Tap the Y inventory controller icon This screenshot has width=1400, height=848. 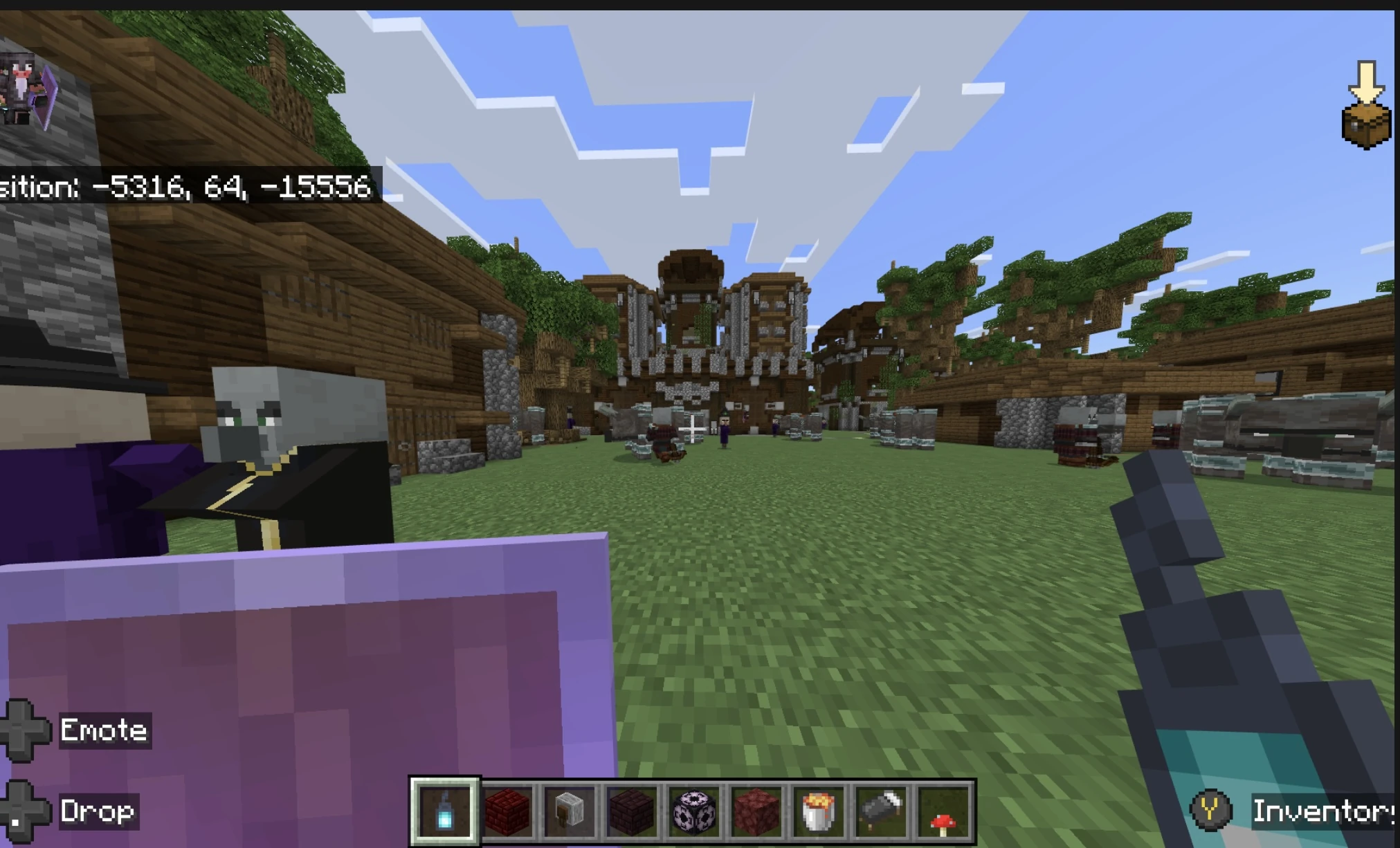point(1210,811)
